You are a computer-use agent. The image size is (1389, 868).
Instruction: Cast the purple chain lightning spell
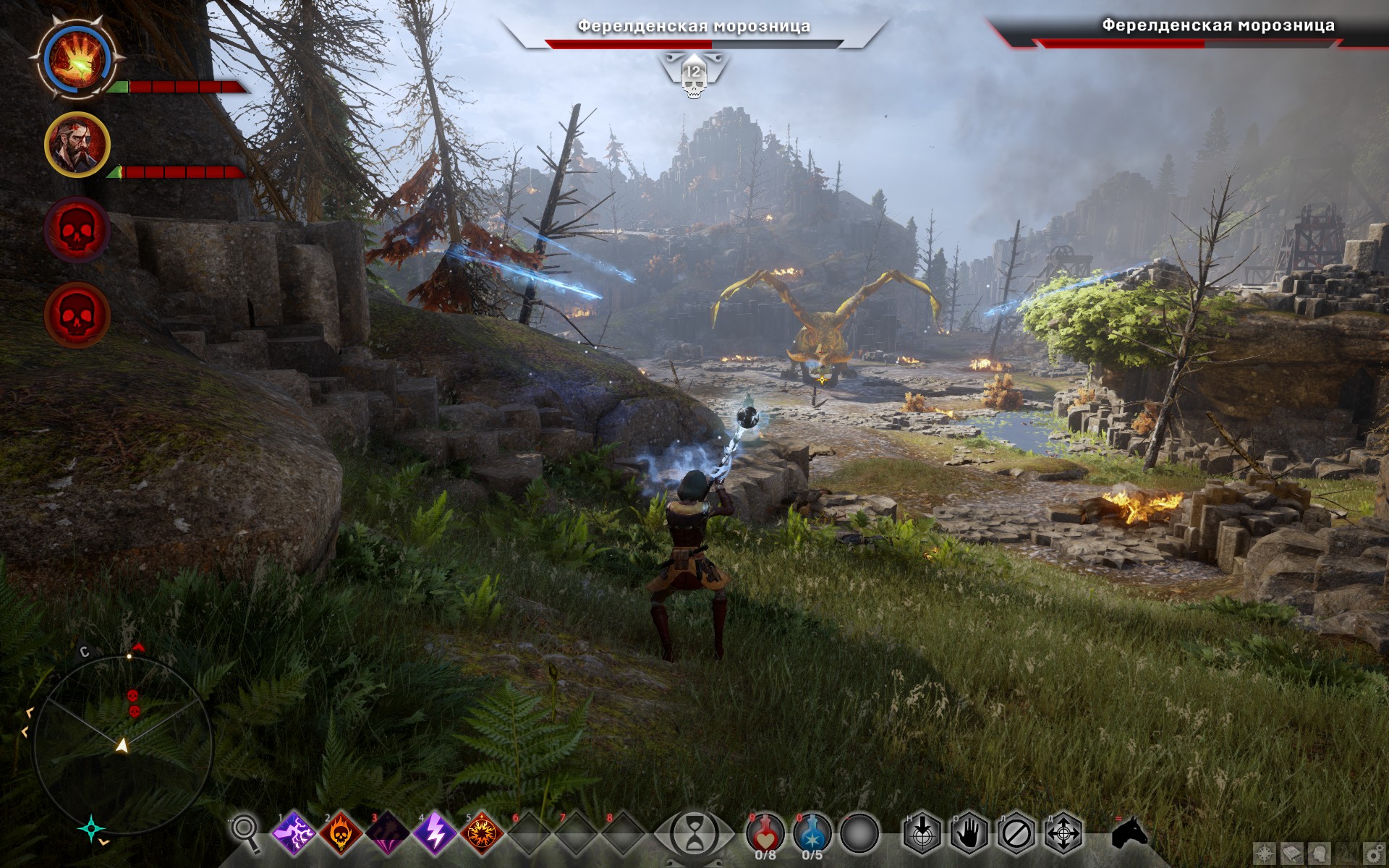pos(294,833)
